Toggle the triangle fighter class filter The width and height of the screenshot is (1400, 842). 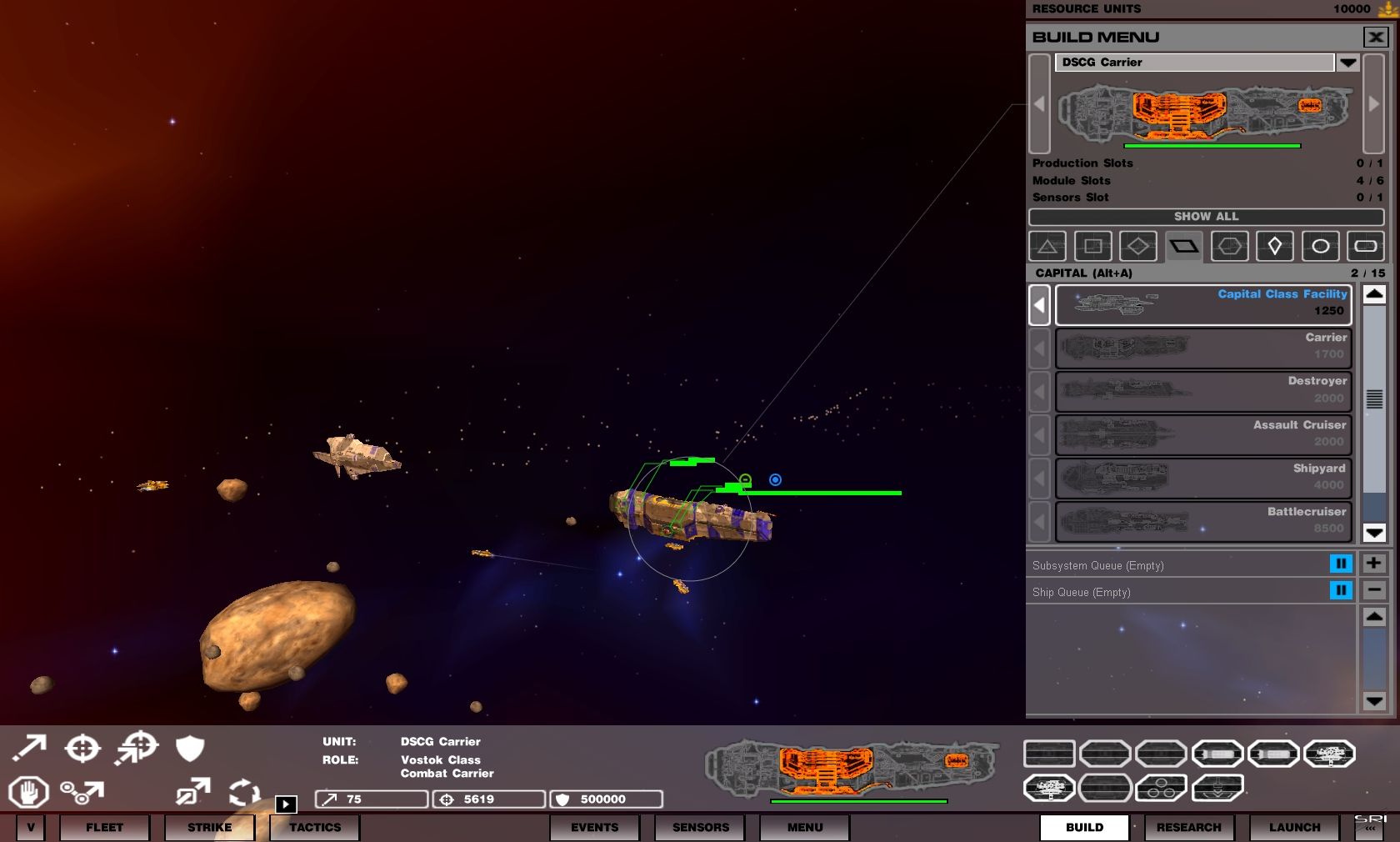pyautogui.click(x=1047, y=245)
